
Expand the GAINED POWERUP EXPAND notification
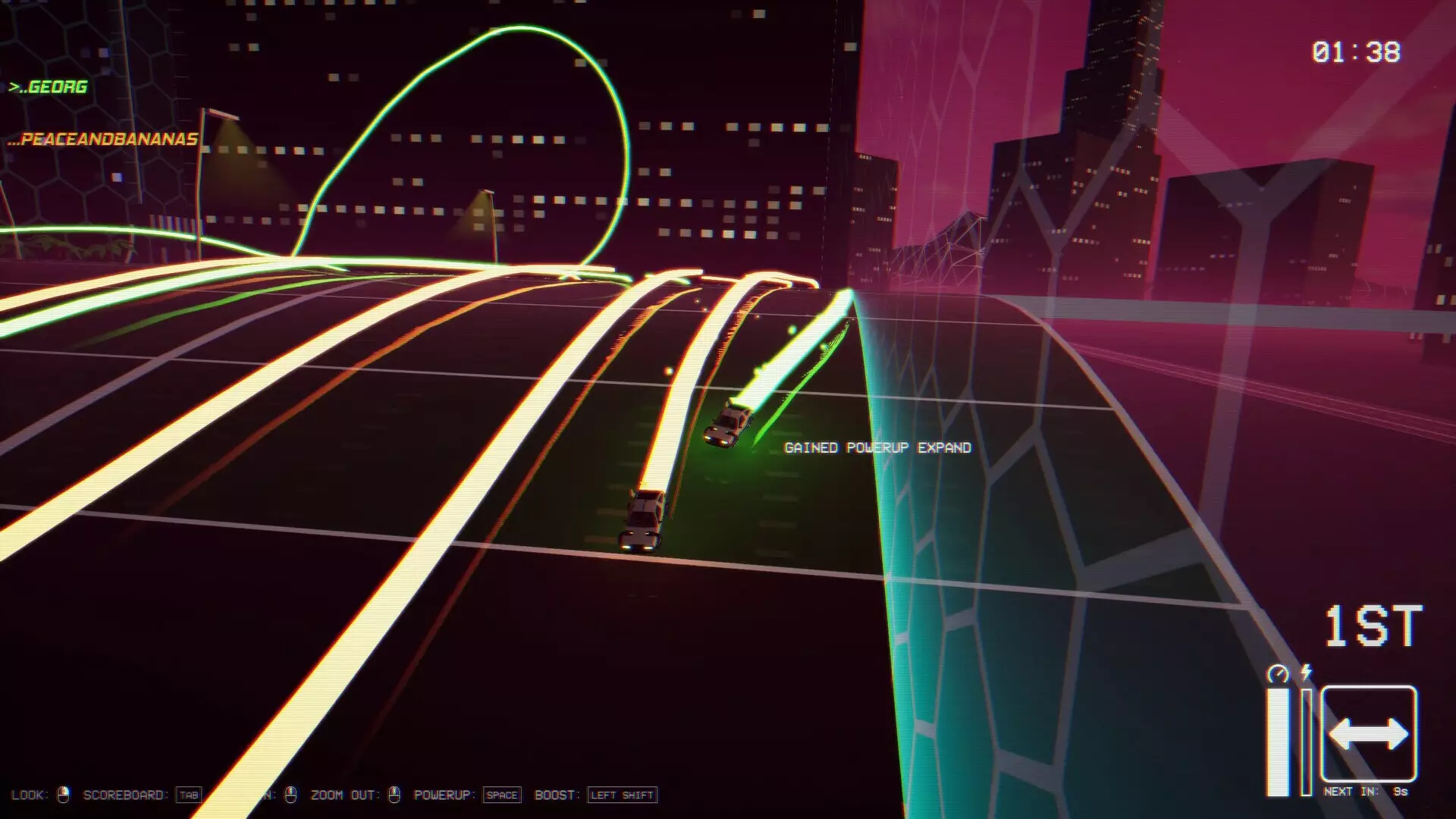(877, 448)
